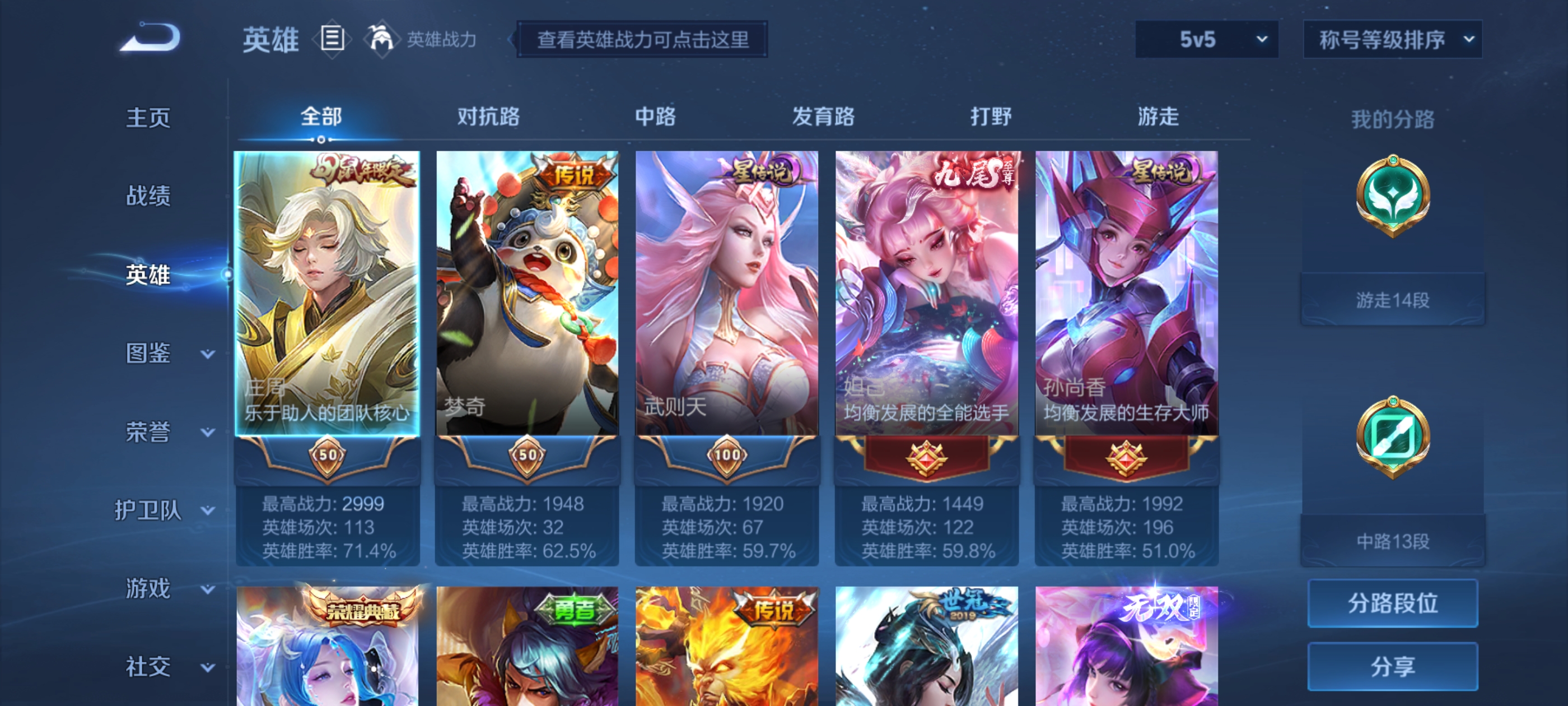Switch to the 打野 jungle tab

[x=992, y=117]
